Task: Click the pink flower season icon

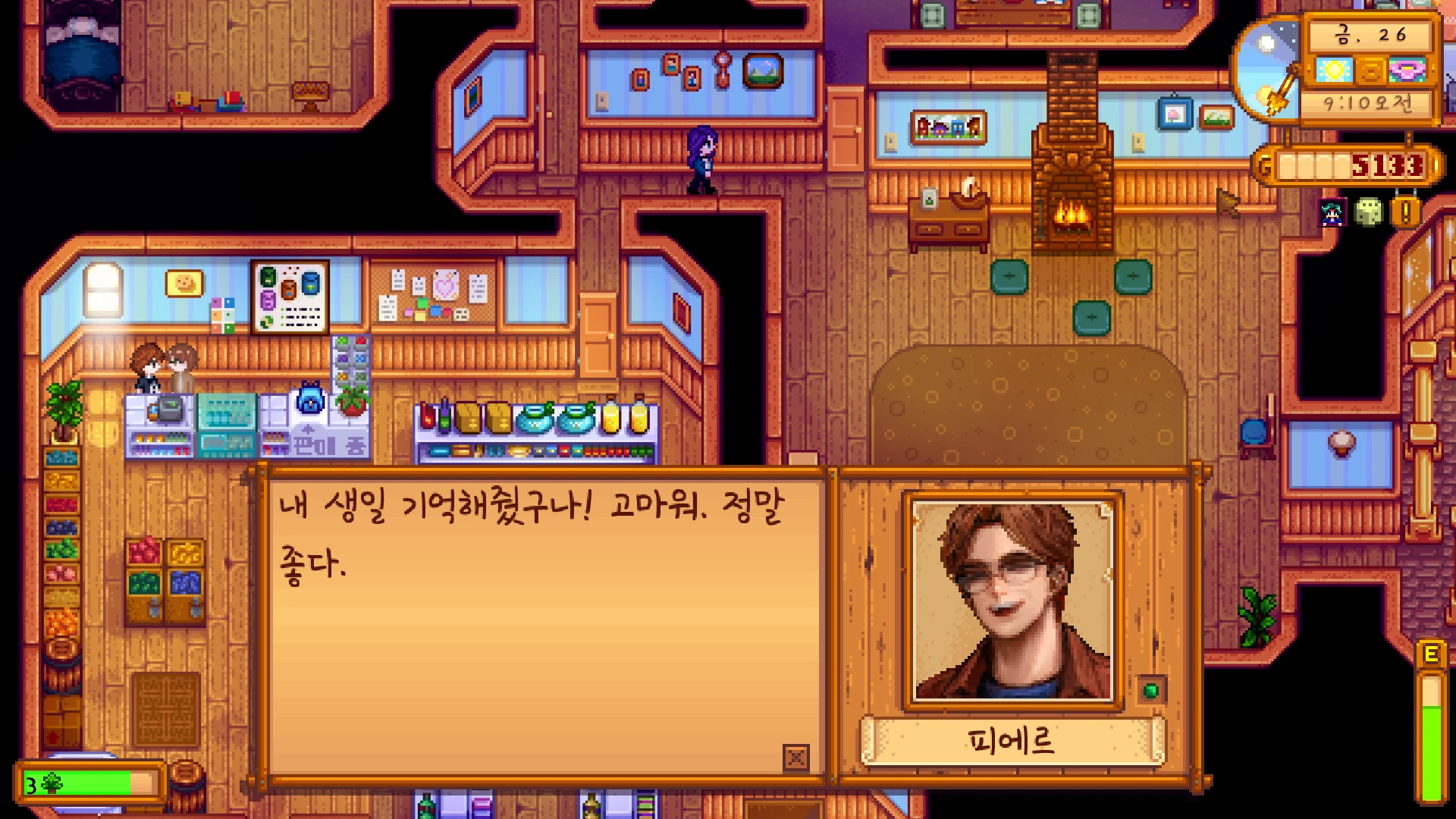Action: coord(1407,71)
